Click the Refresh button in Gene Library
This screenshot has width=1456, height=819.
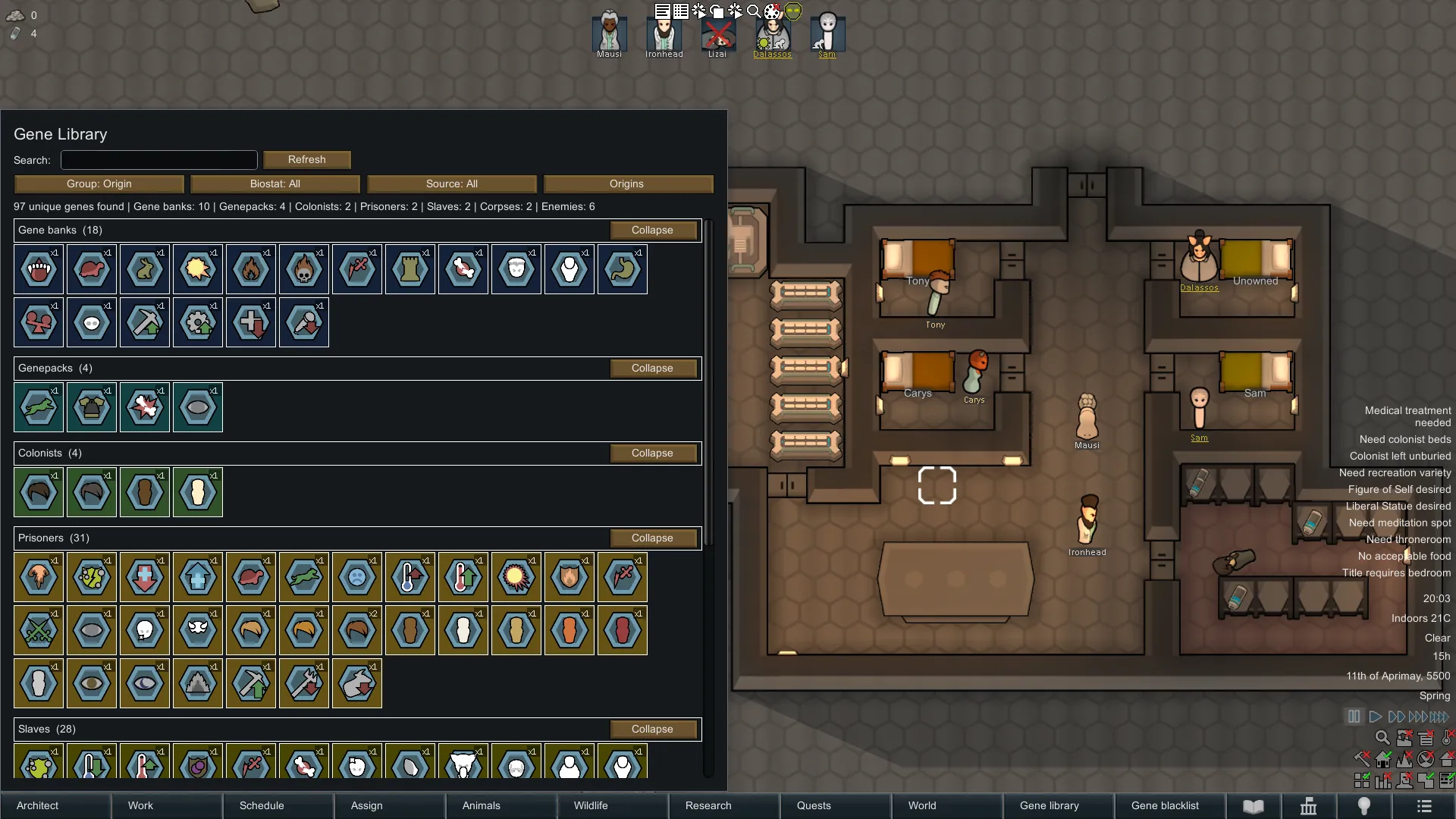tap(306, 160)
